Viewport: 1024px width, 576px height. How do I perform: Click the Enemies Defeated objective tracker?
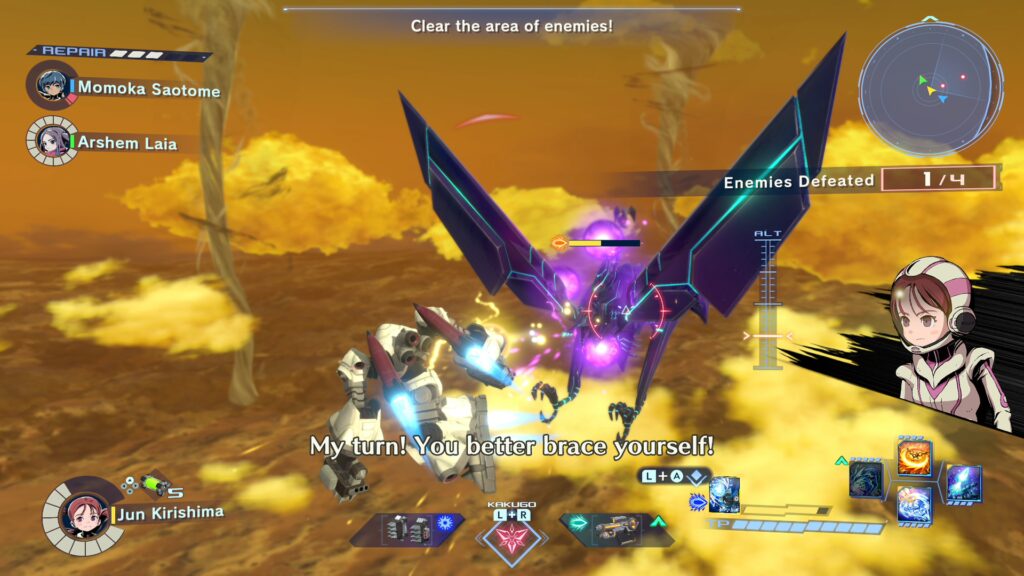pyautogui.click(x=860, y=180)
